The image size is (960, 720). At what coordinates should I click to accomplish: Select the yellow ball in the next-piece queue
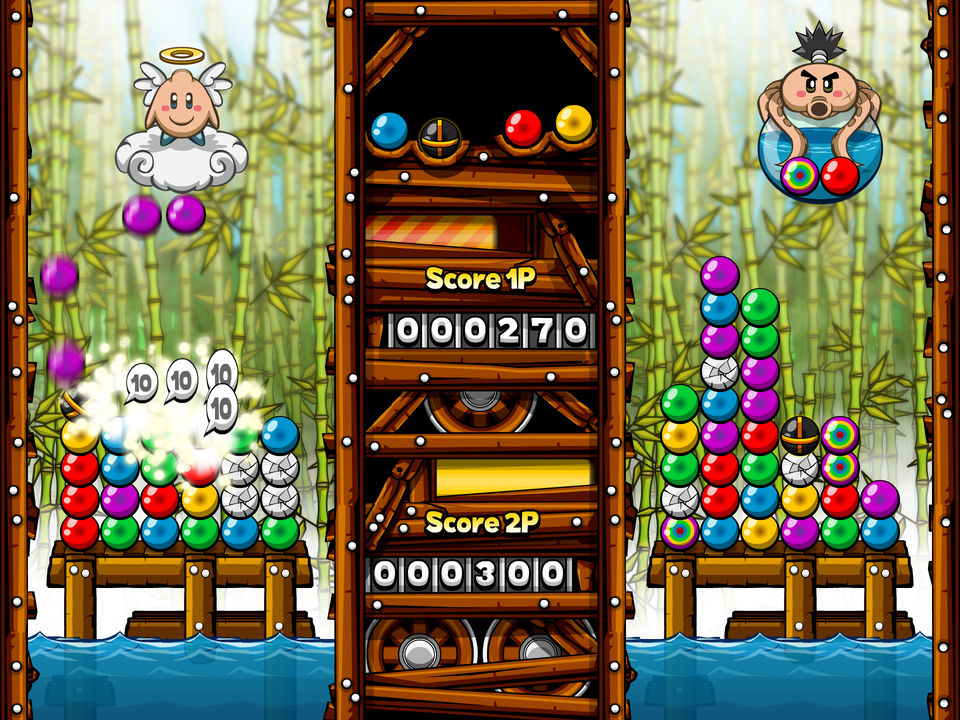(573, 123)
